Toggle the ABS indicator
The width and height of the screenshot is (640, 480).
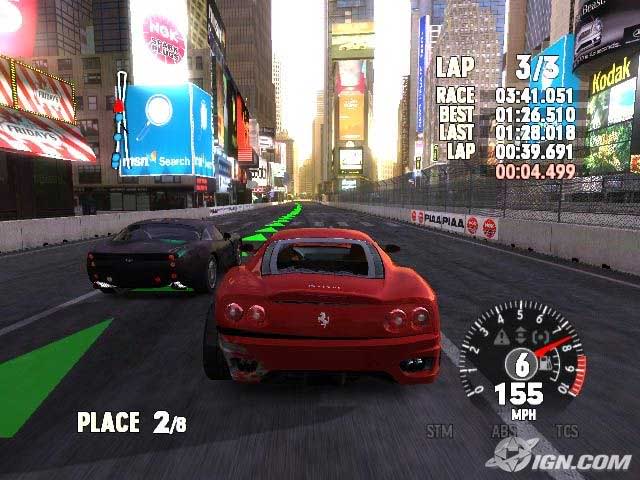click(502, 431)
